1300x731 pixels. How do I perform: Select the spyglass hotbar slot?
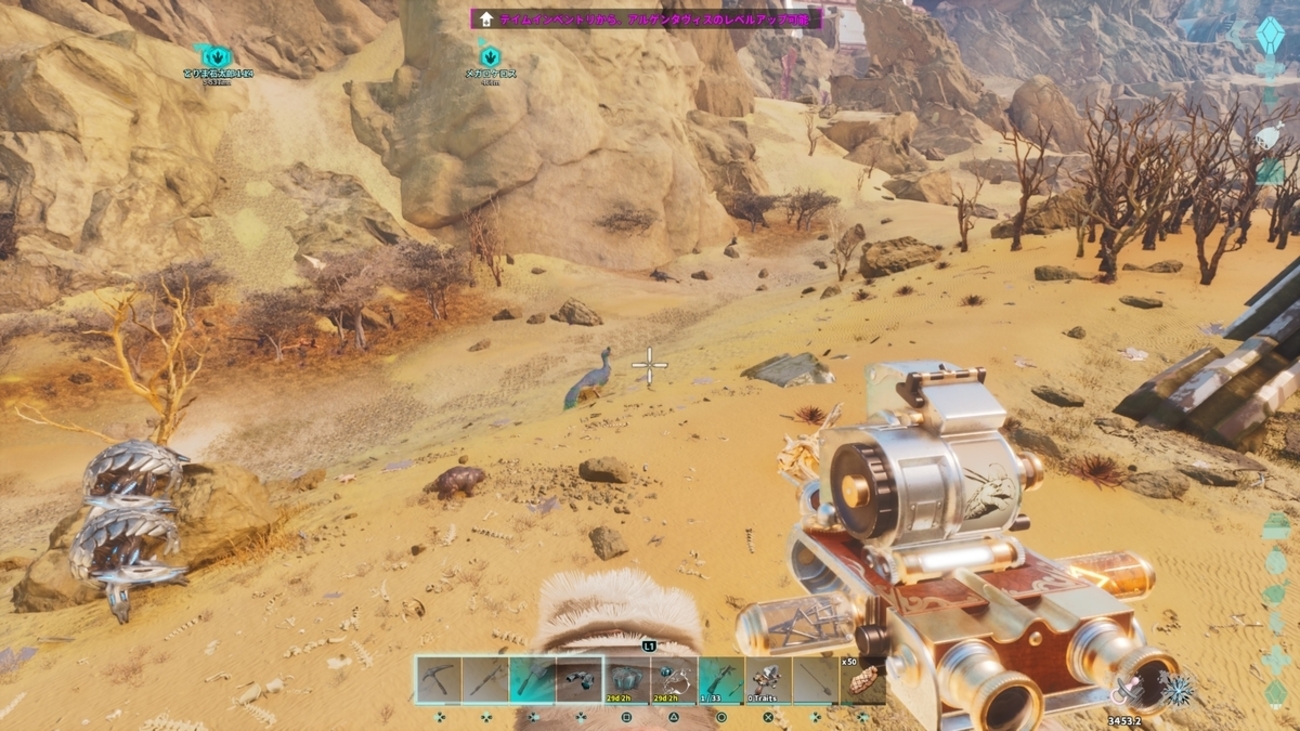(x=580, y=680)
